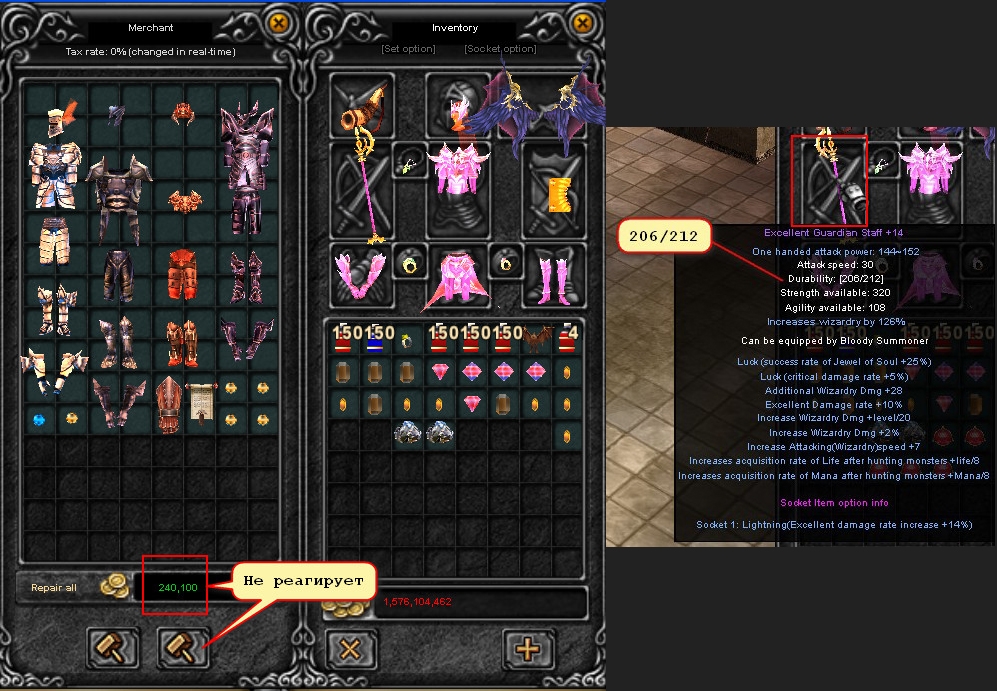Screen dimensions: 997x691
Task: Buy the scroll item from merchant
Action: 201,401
